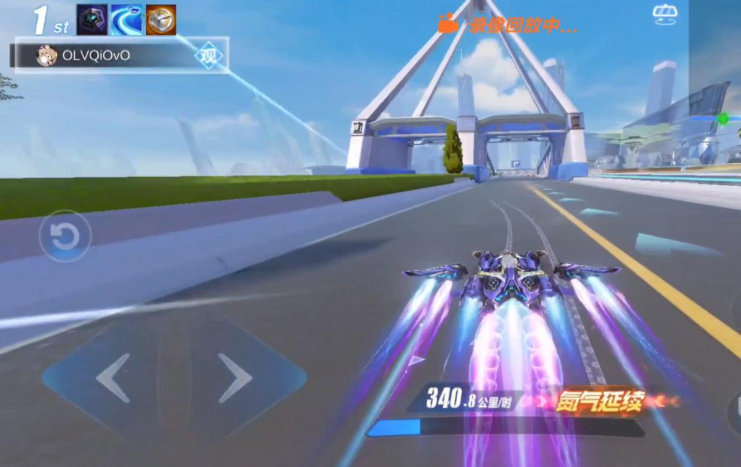
Task: Select the orange gold item icon
Action: (160, 20)
